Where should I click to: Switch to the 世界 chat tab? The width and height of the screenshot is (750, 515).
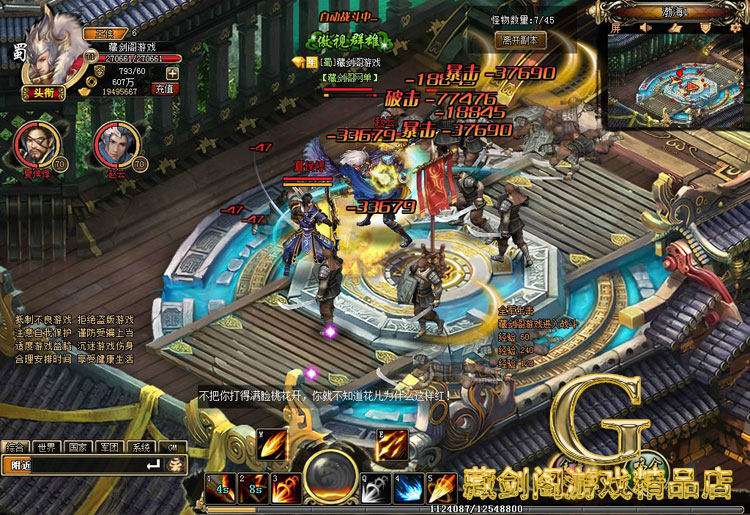click(x=46, y=447)
